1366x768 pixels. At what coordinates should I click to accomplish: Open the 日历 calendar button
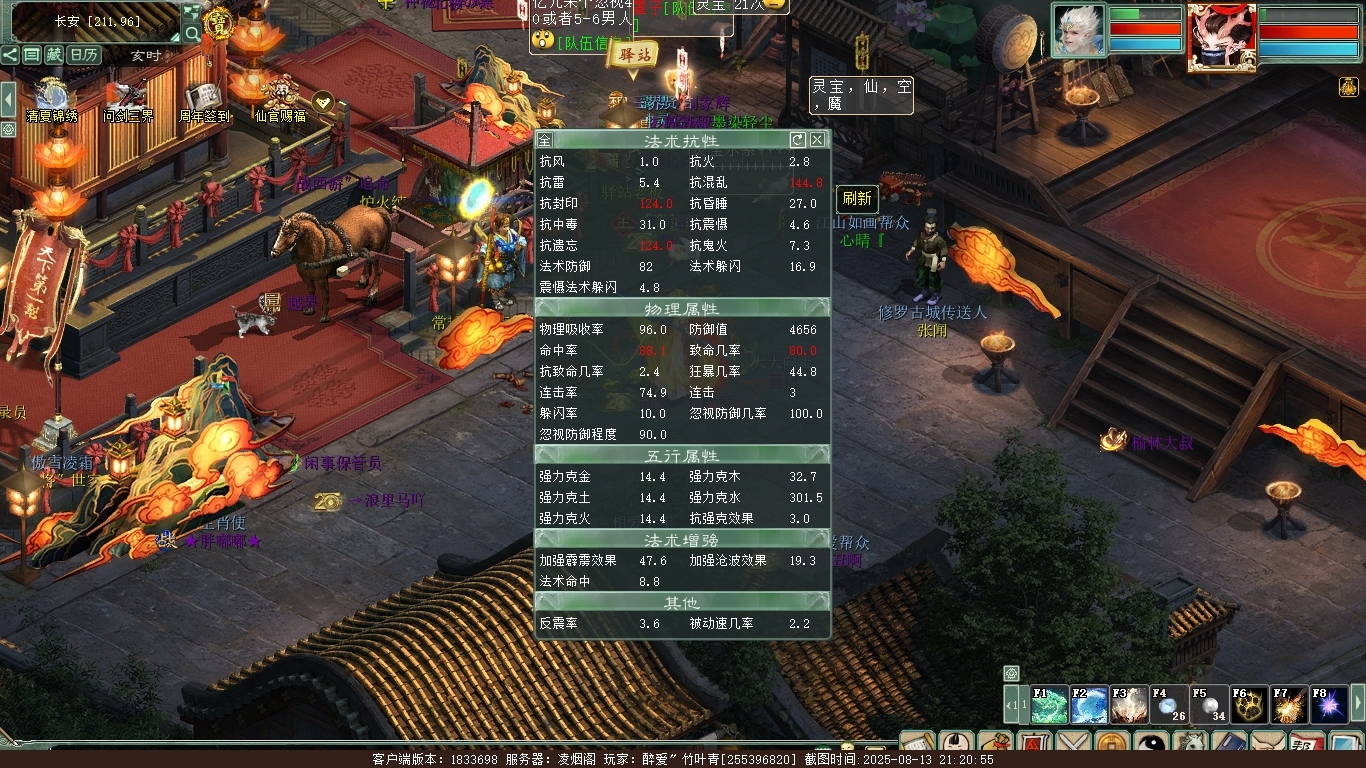pos(84,55)
